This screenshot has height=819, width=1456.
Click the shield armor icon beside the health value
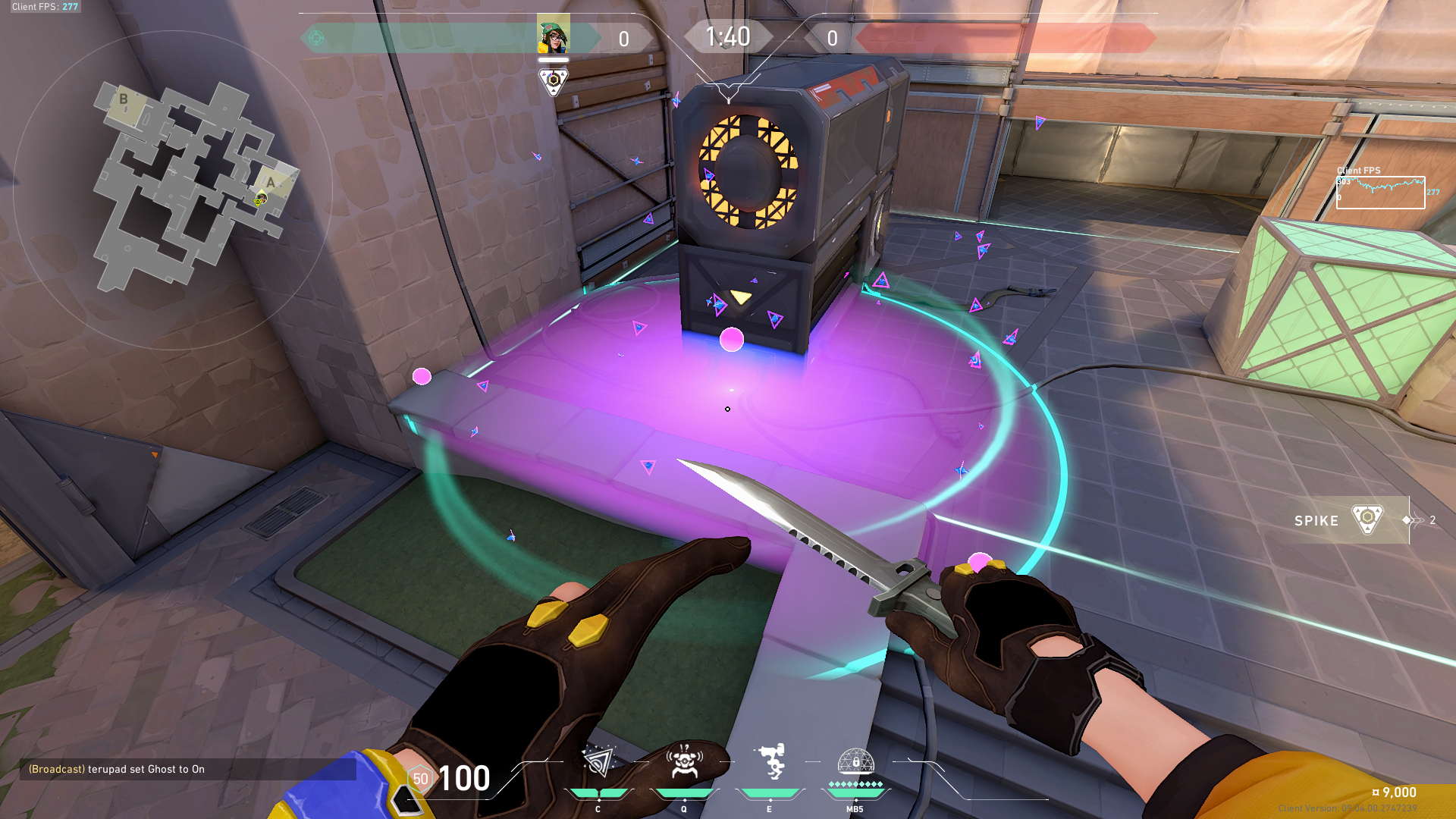pyautogui.click(x=419, y=778)
